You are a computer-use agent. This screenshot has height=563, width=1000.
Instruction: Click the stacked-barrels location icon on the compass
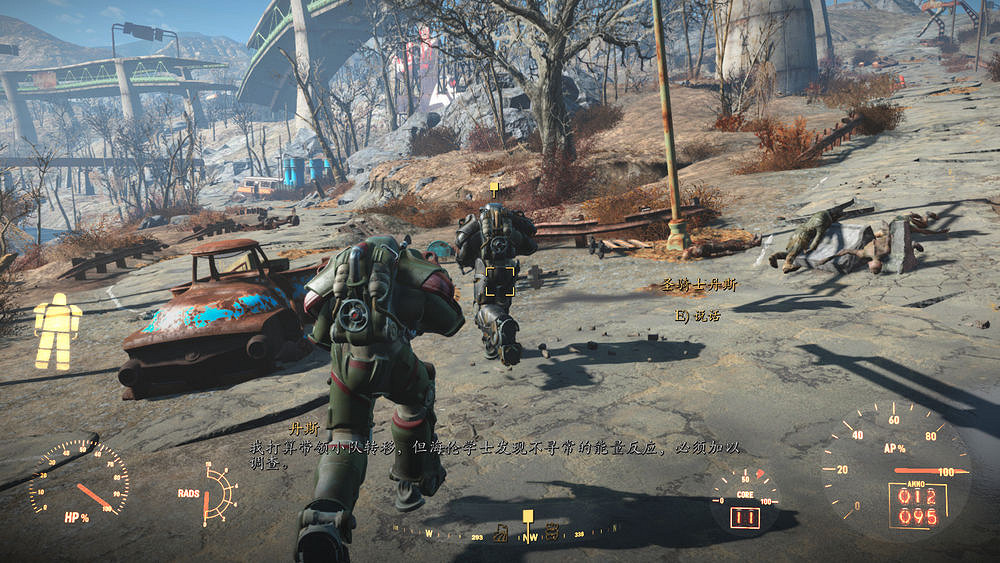[551, 532]
